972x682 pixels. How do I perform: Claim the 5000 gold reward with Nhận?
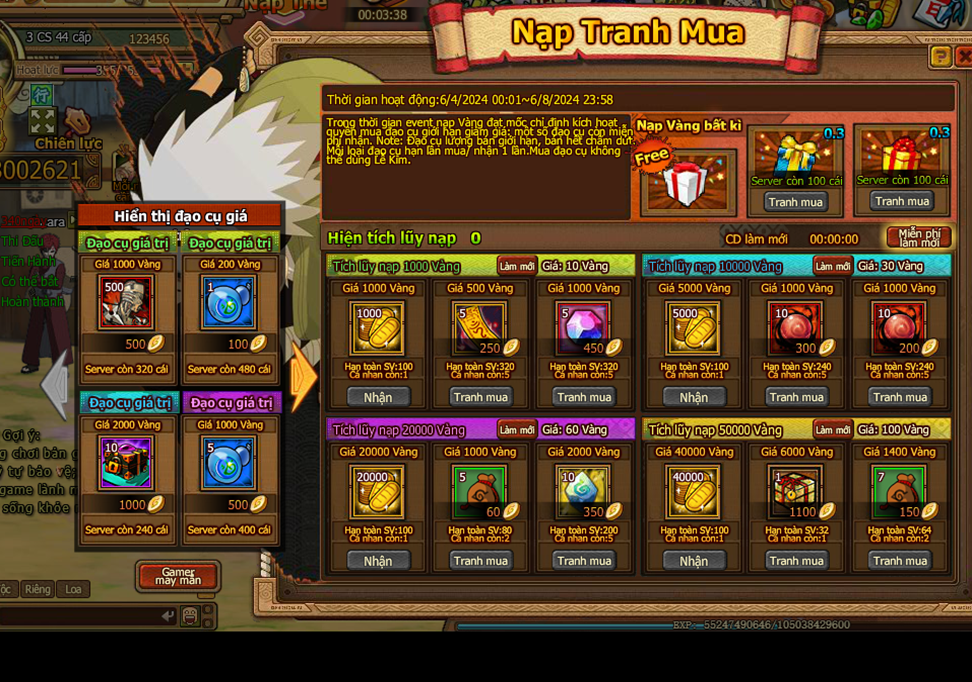click(x=693, y=397)
